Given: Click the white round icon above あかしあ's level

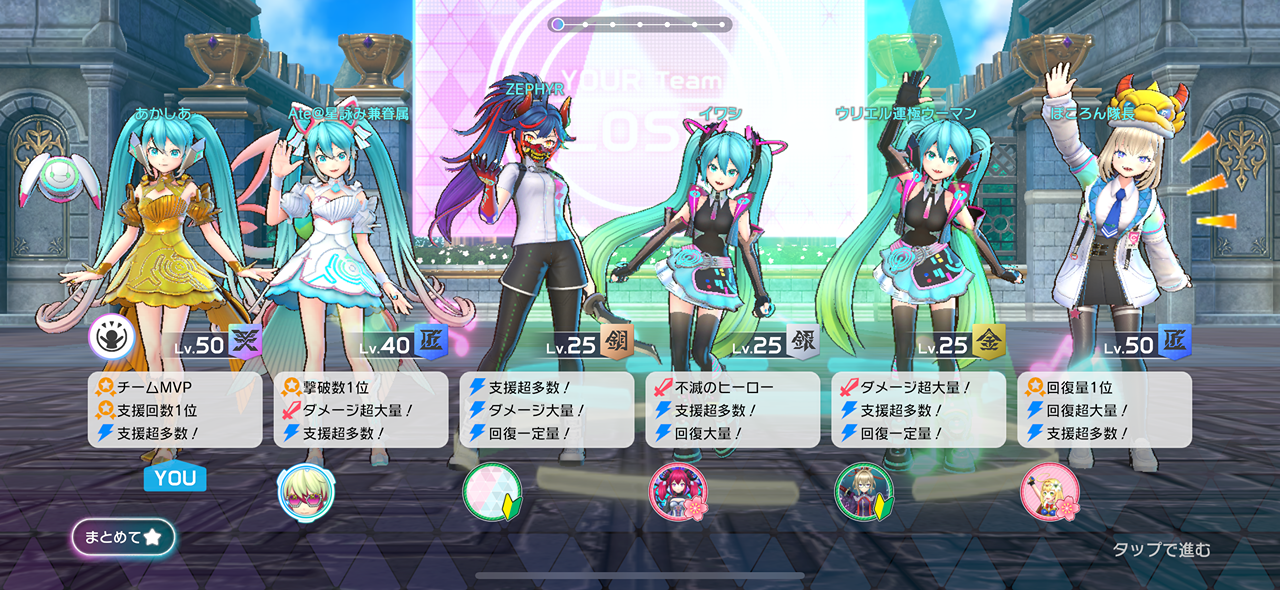Looking at the screenshot, I should [x=112, y=337].
